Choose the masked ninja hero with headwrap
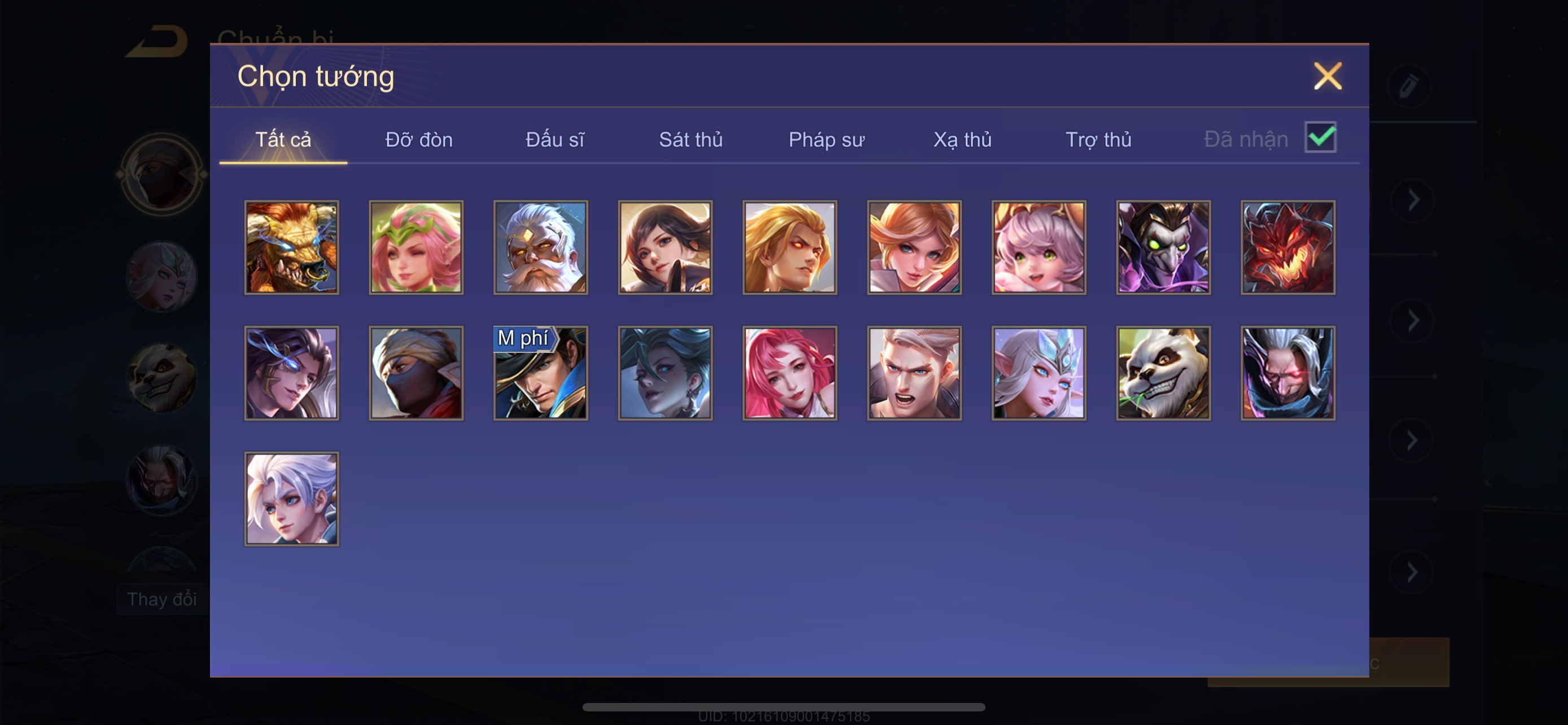 point(417,373)
